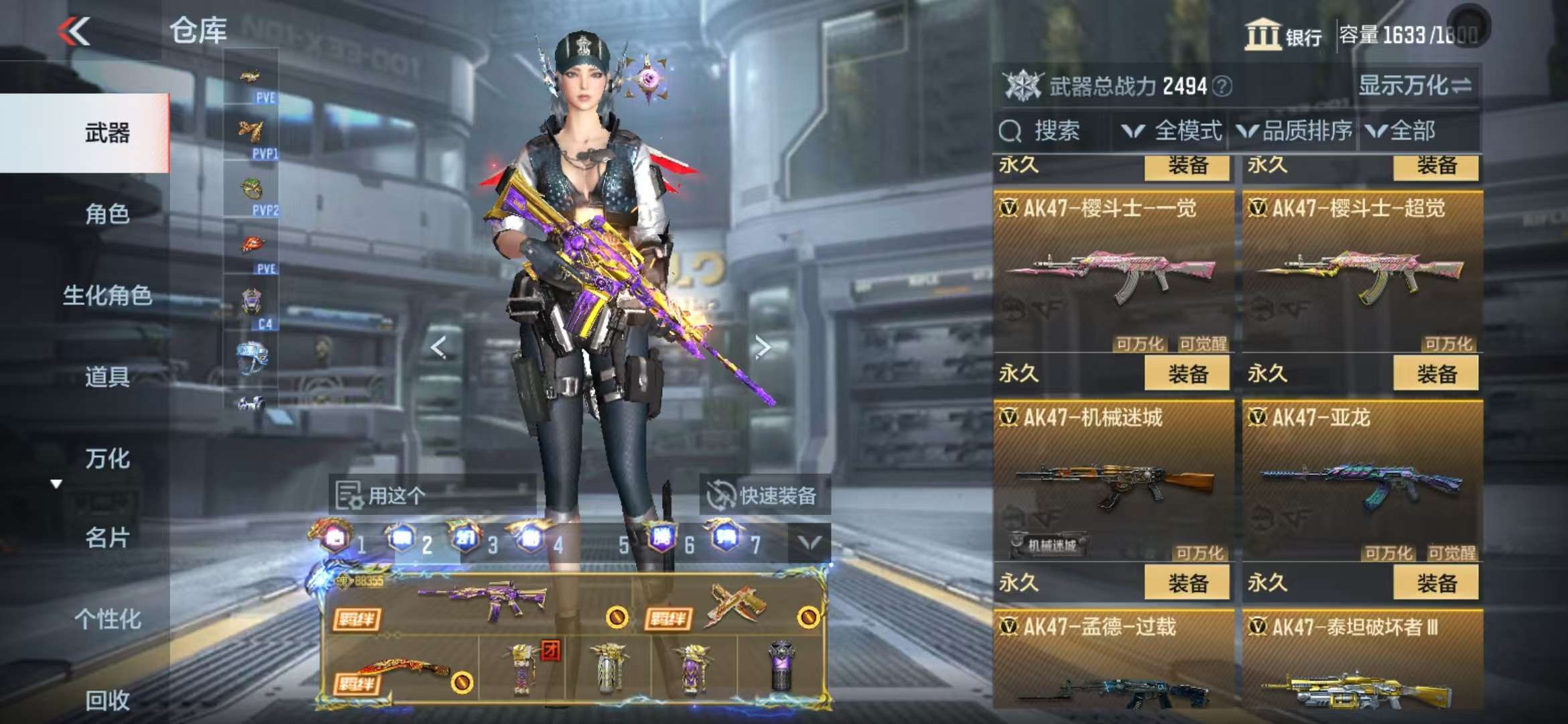
Task: Switch to the 名片 tab
Action: pos(107,538)
